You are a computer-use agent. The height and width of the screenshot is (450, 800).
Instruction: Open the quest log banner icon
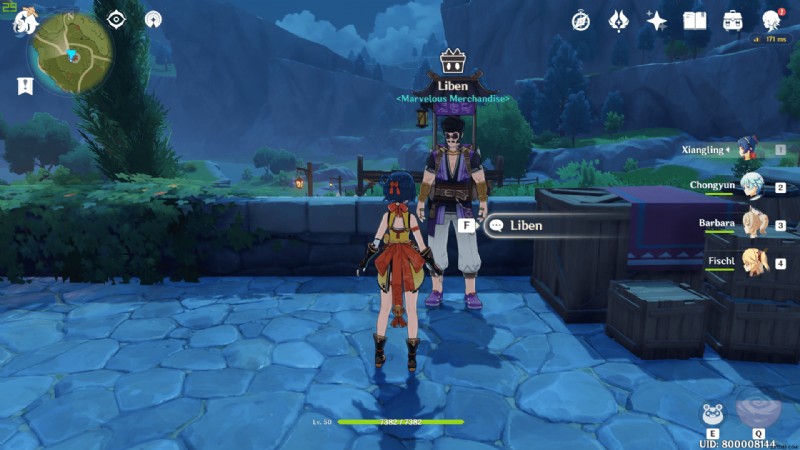(24, 86)
